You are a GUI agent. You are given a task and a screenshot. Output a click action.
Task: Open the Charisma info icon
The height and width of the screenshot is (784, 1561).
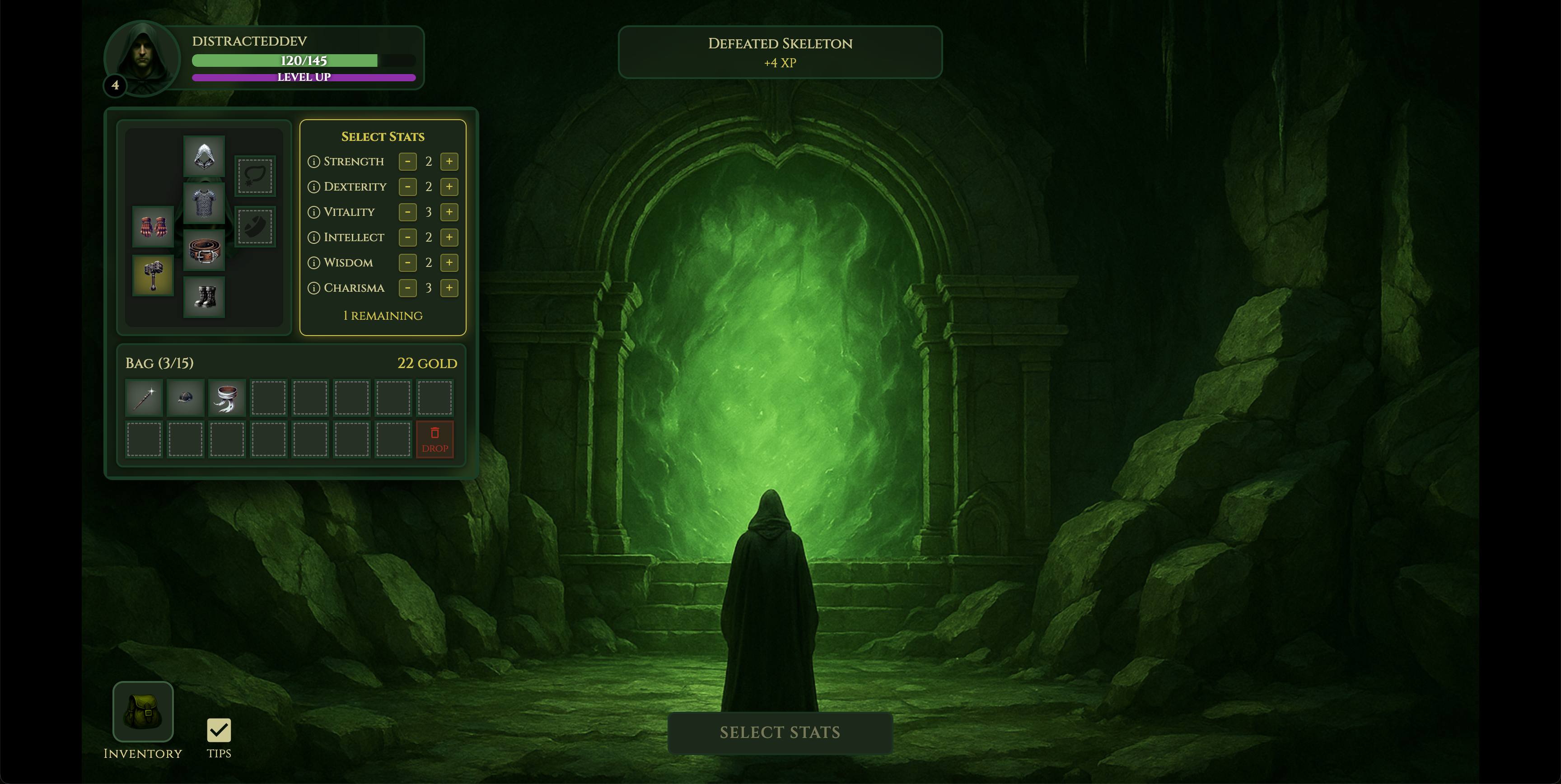[313, 289]
